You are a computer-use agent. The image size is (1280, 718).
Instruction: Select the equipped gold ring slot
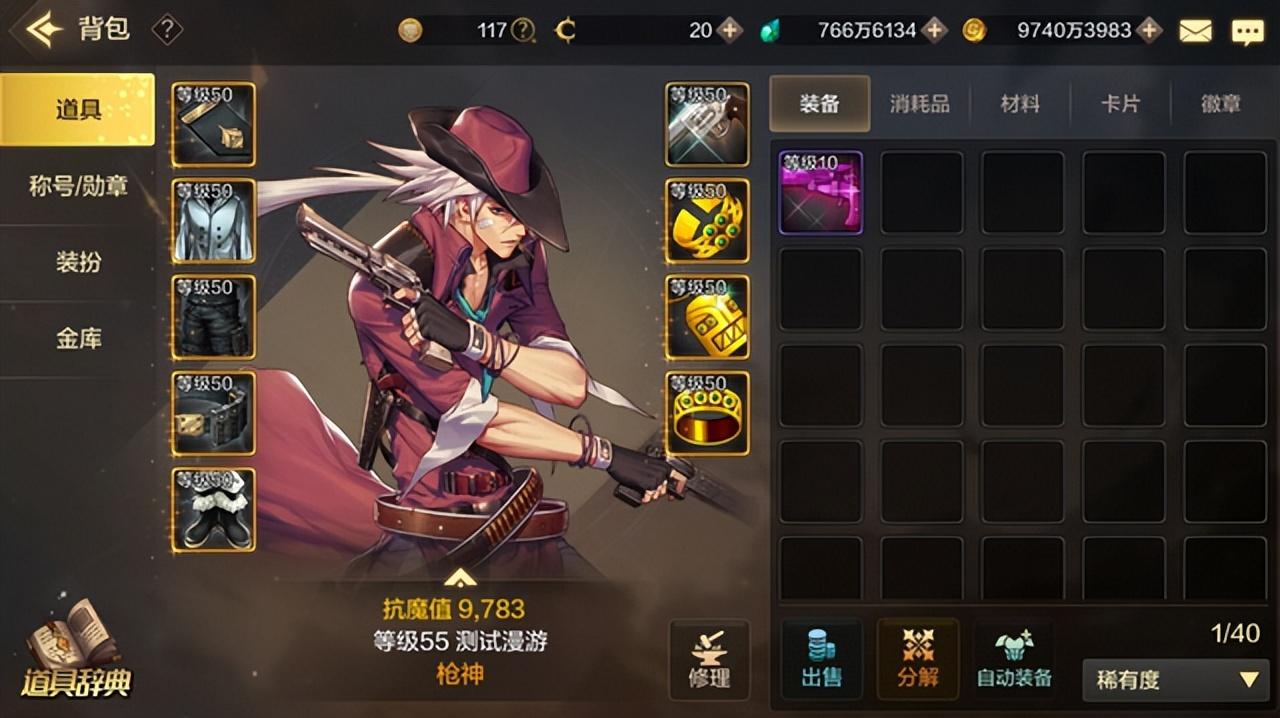click(x=707, y=413)
